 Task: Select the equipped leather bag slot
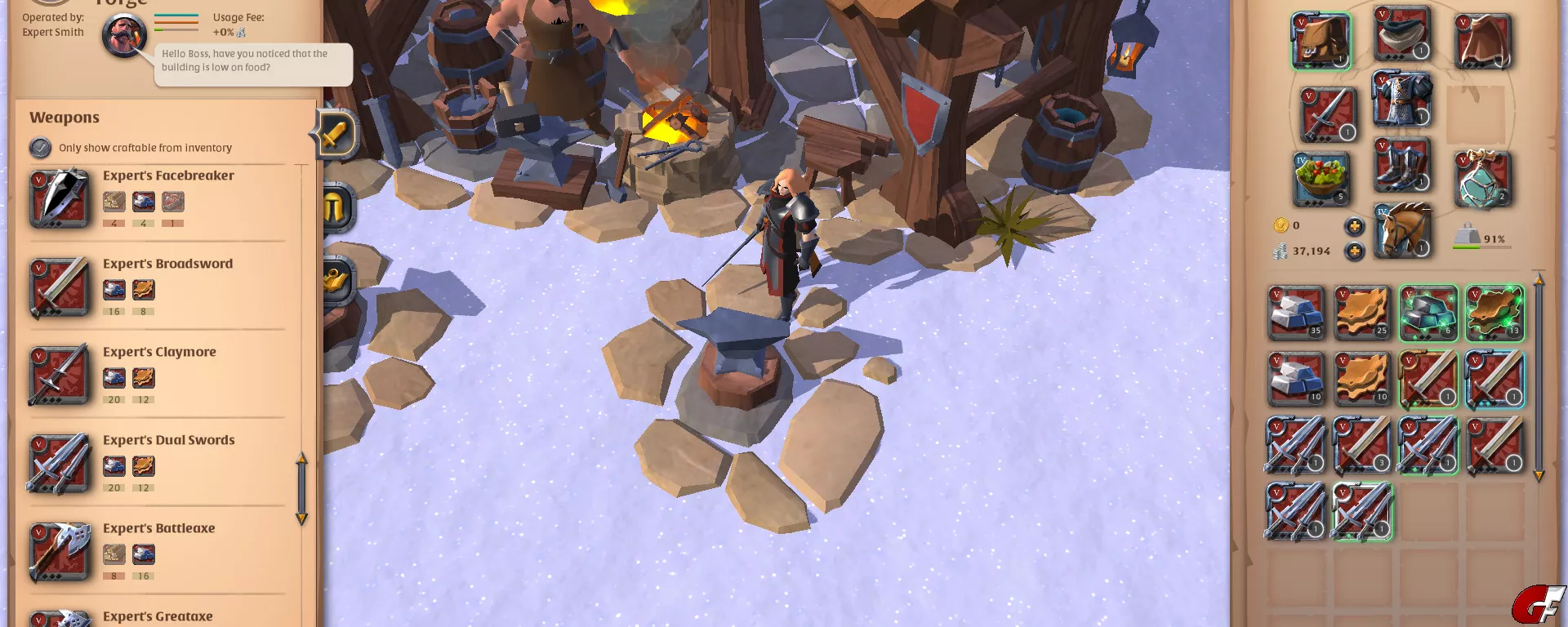(x=1321, y=41)
